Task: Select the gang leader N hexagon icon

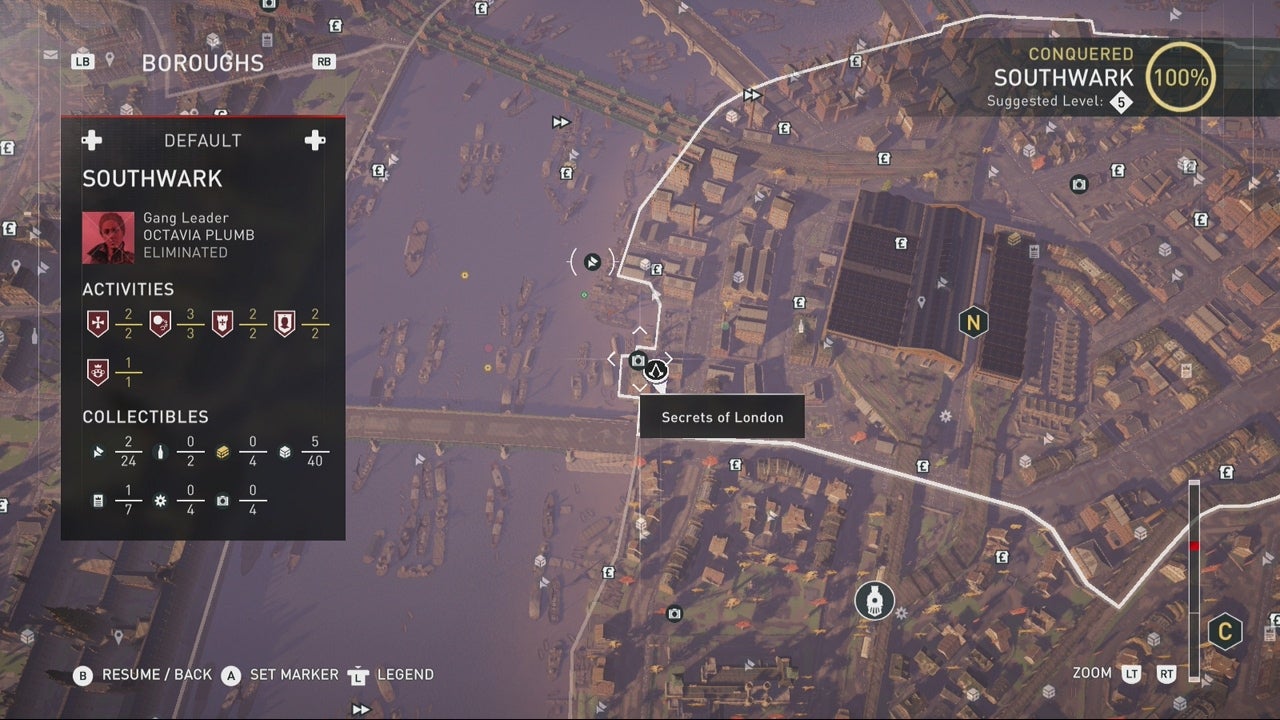Action: (x=973, y=322)
